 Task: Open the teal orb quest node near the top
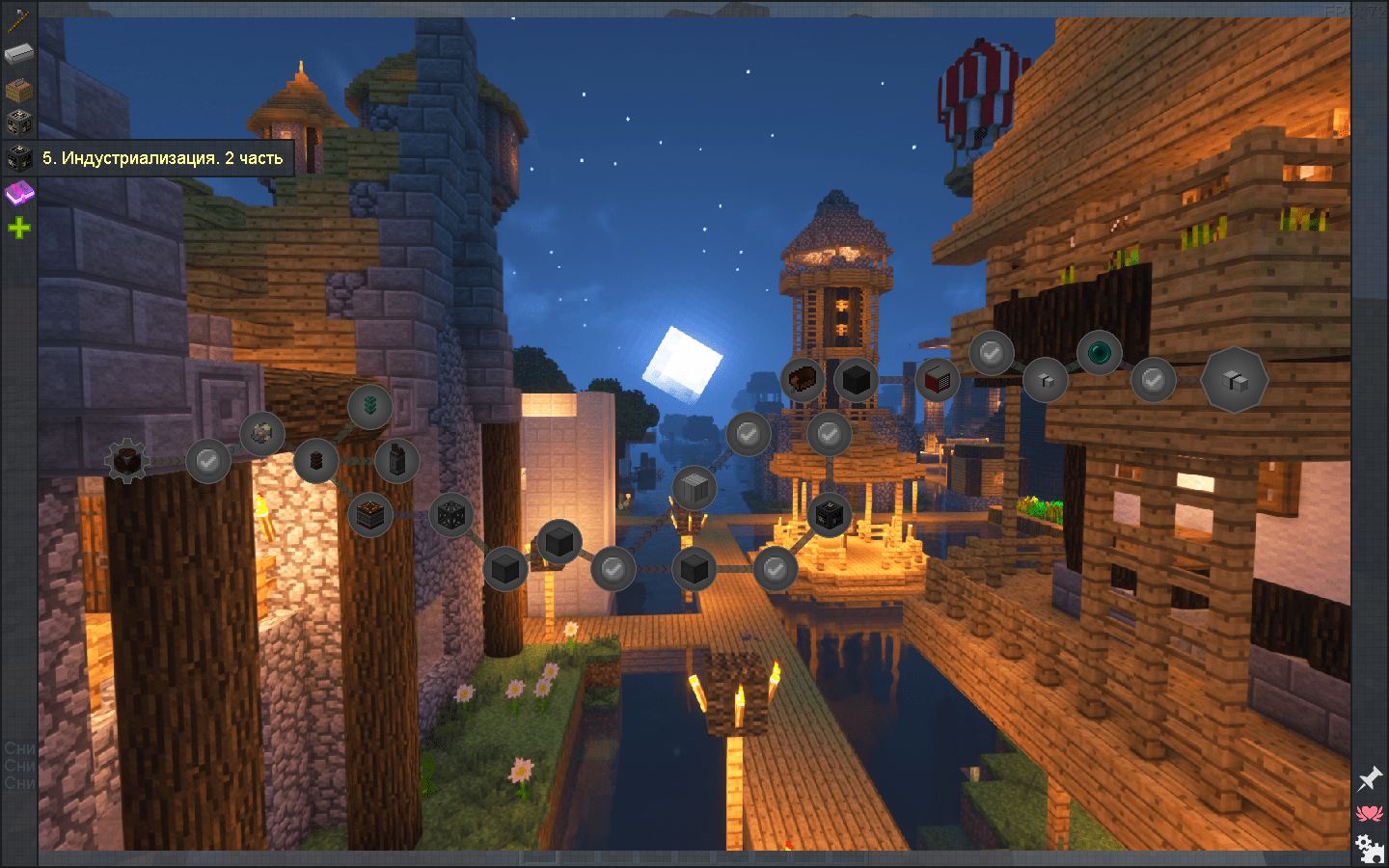(1098, 353)
